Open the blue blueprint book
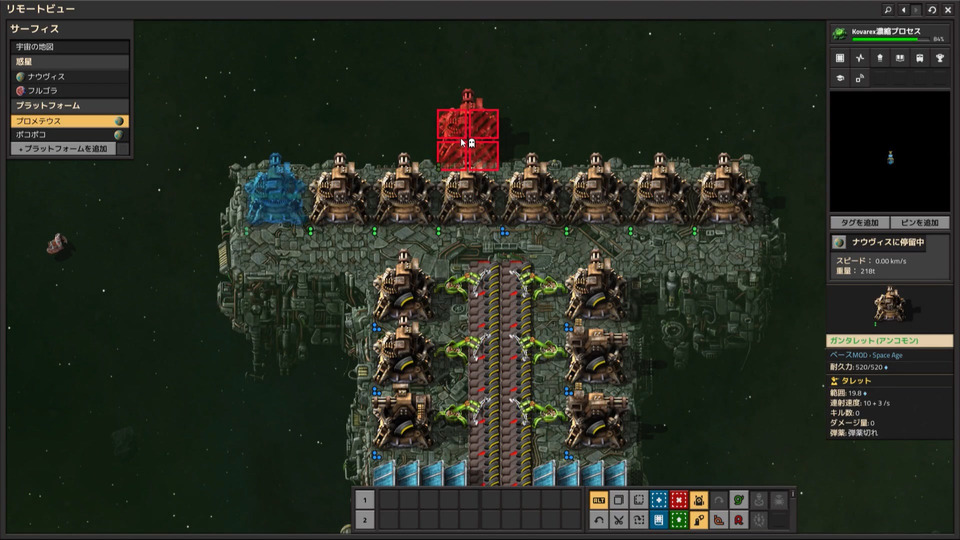 tap(658, 519)
